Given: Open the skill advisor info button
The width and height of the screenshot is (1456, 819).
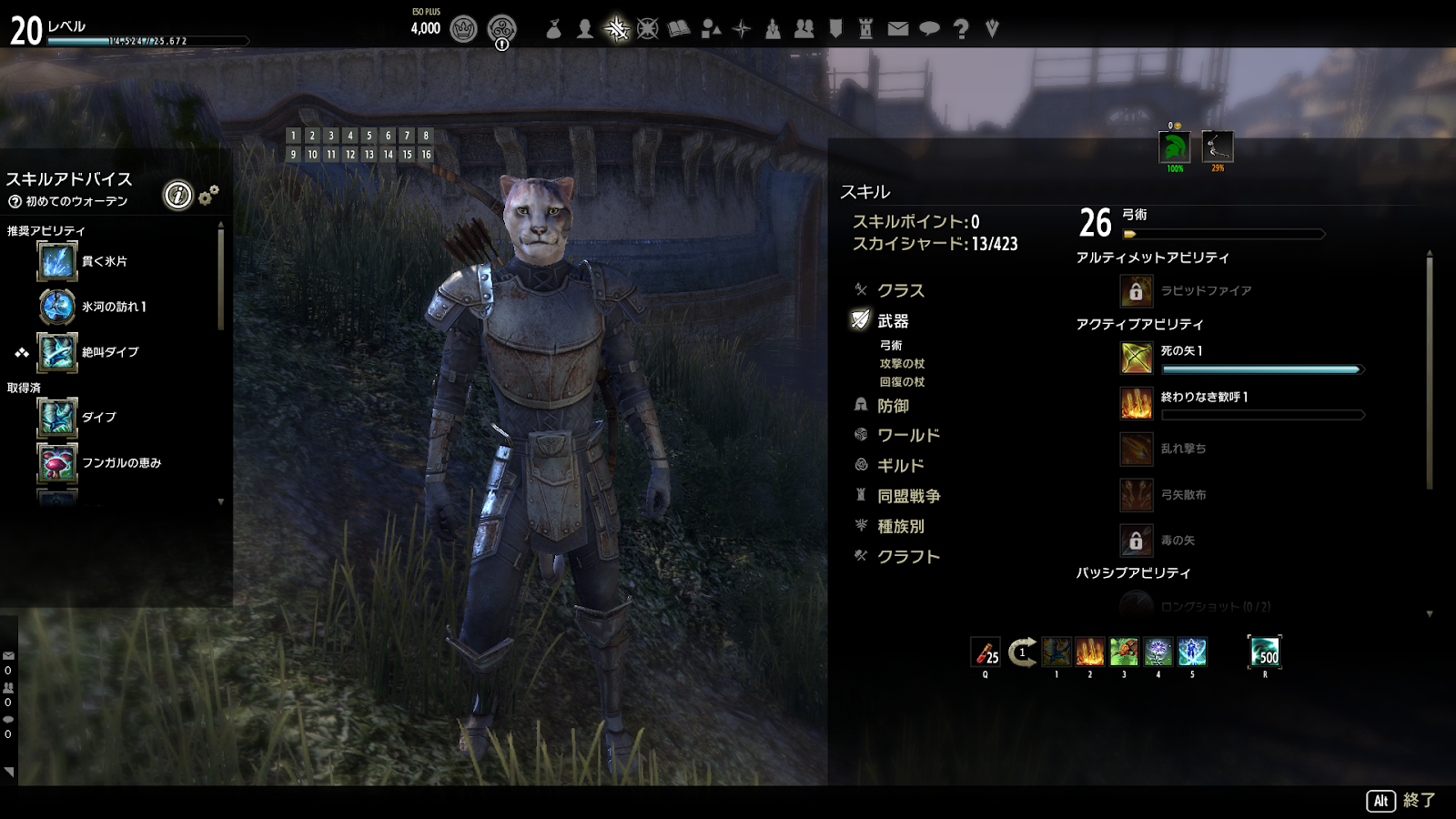Looking at the screenshot, I should click(x=178, y=195).
